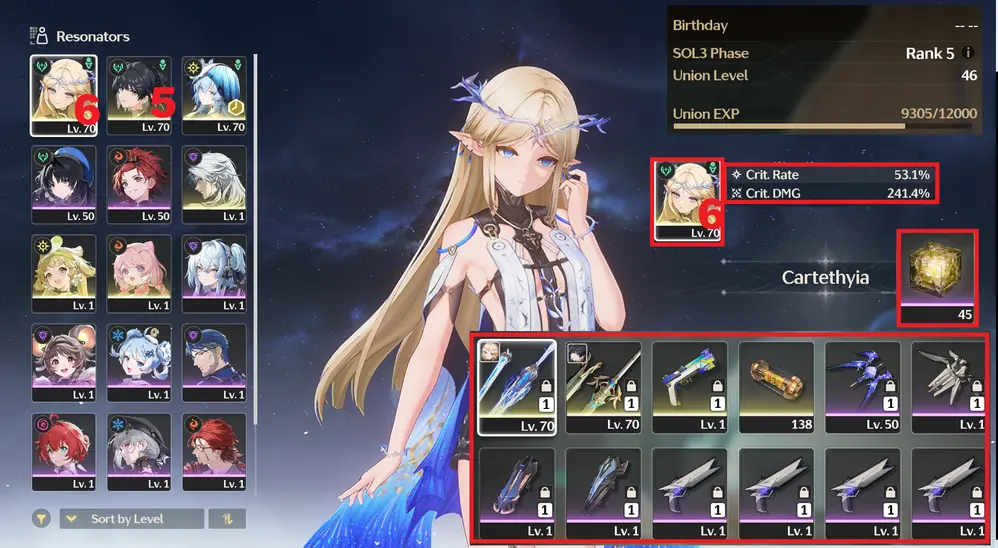Choose the colorful pistol weapon slot

coord(689,387)
